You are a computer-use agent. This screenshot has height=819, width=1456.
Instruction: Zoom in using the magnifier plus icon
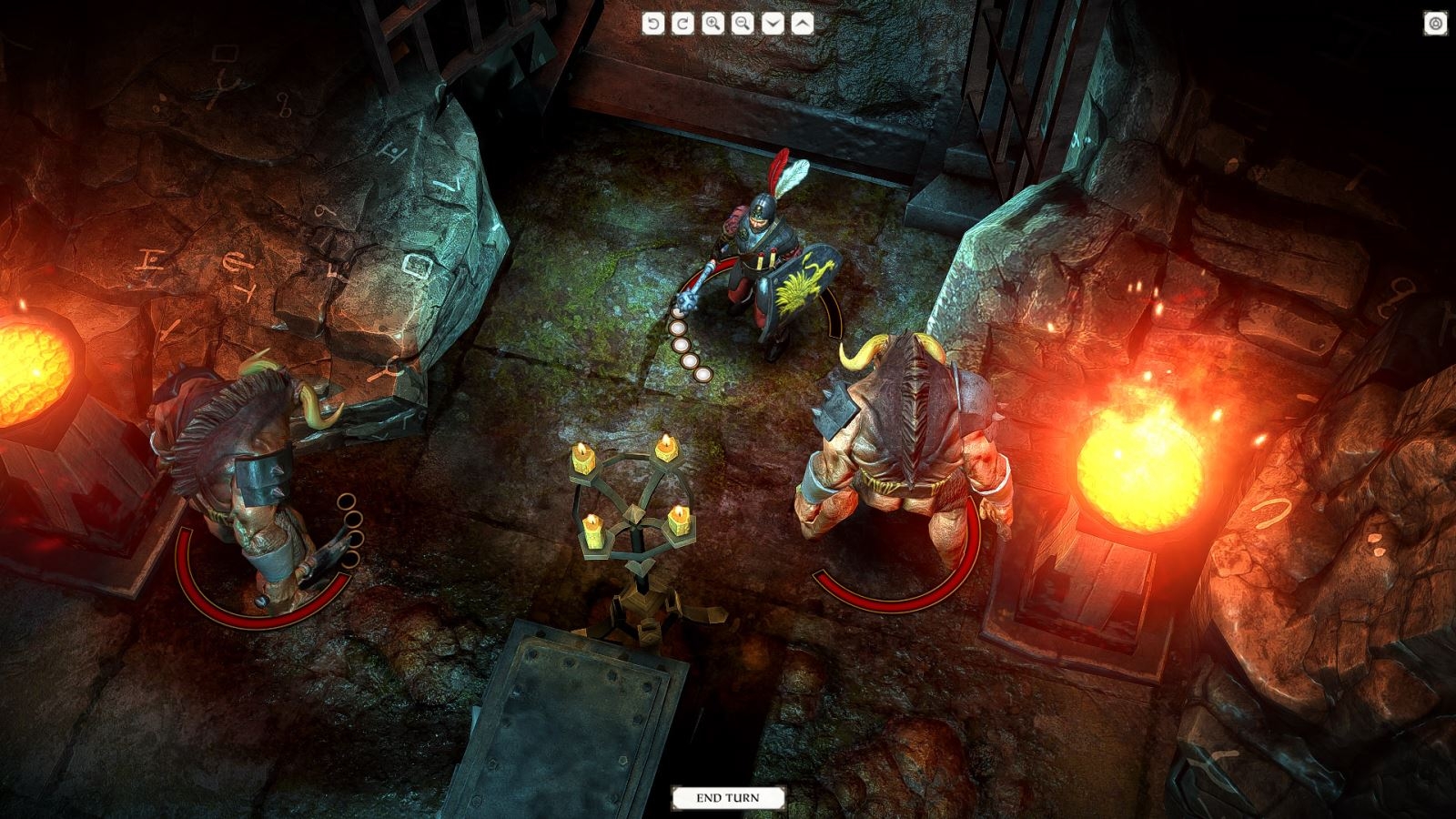click(x=713, y=21)
